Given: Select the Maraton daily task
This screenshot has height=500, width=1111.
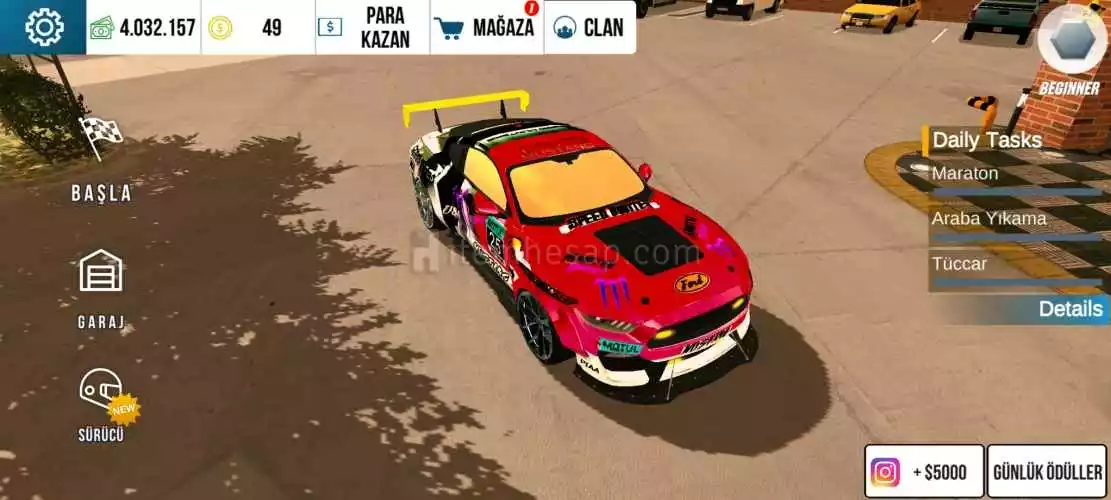Looking at the screenshot, I should pyautogui.click(x=1015, y=177).
